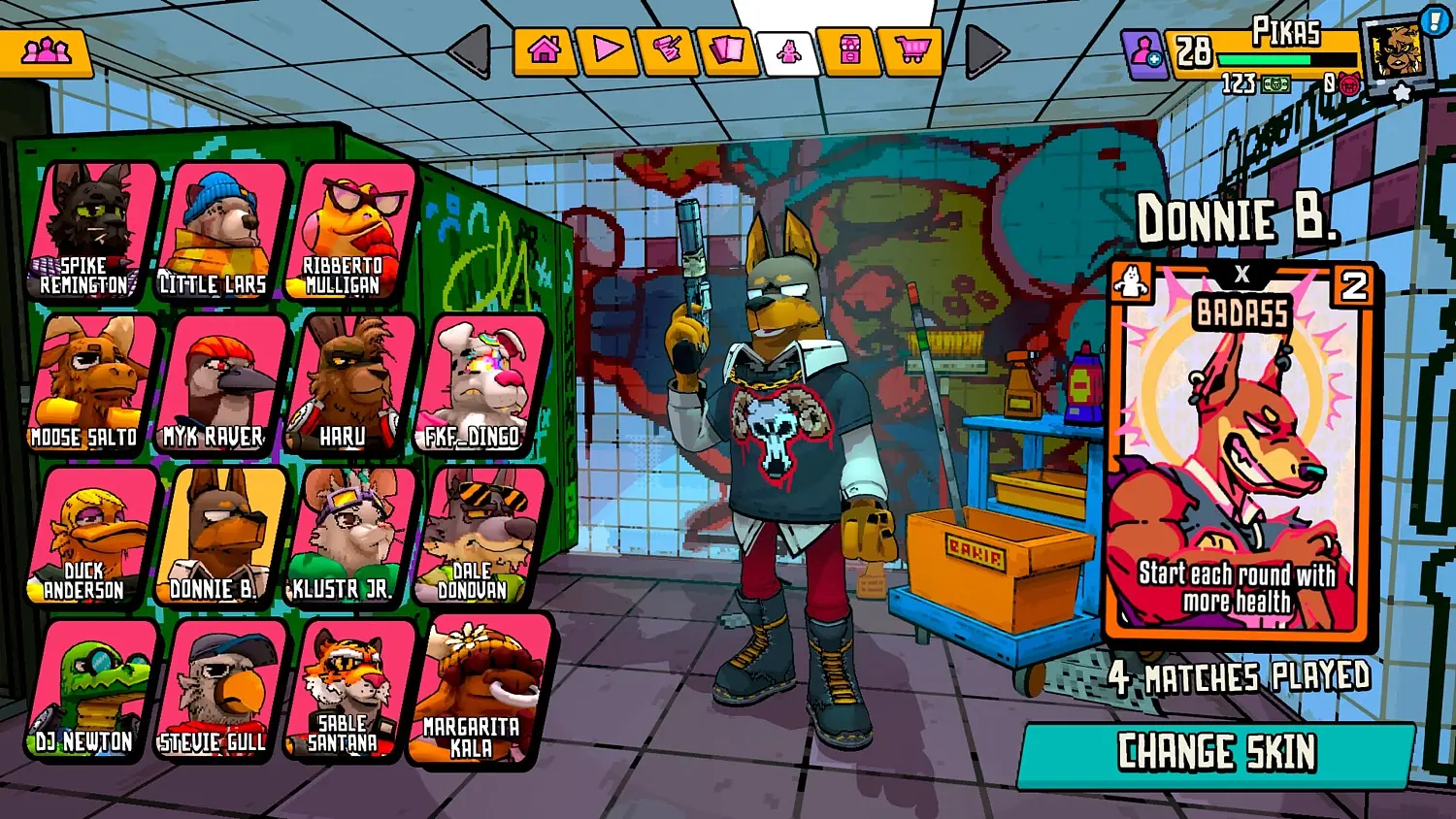
Task: Choose Myk Raver from the roster
Action: (220, 384)
